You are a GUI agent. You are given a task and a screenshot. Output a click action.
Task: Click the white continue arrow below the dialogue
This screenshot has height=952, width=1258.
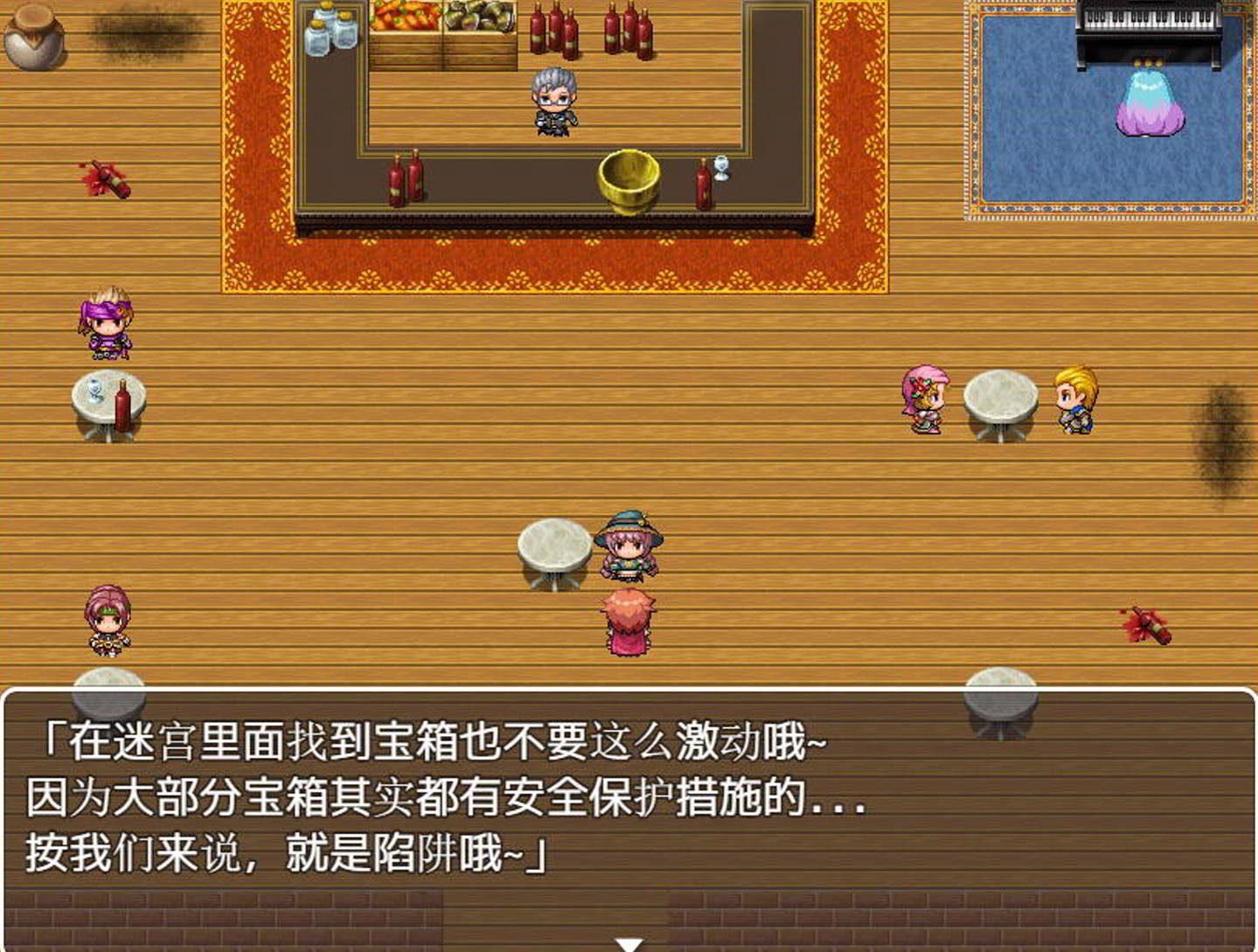pyautogui.click(x=628, y=942)
